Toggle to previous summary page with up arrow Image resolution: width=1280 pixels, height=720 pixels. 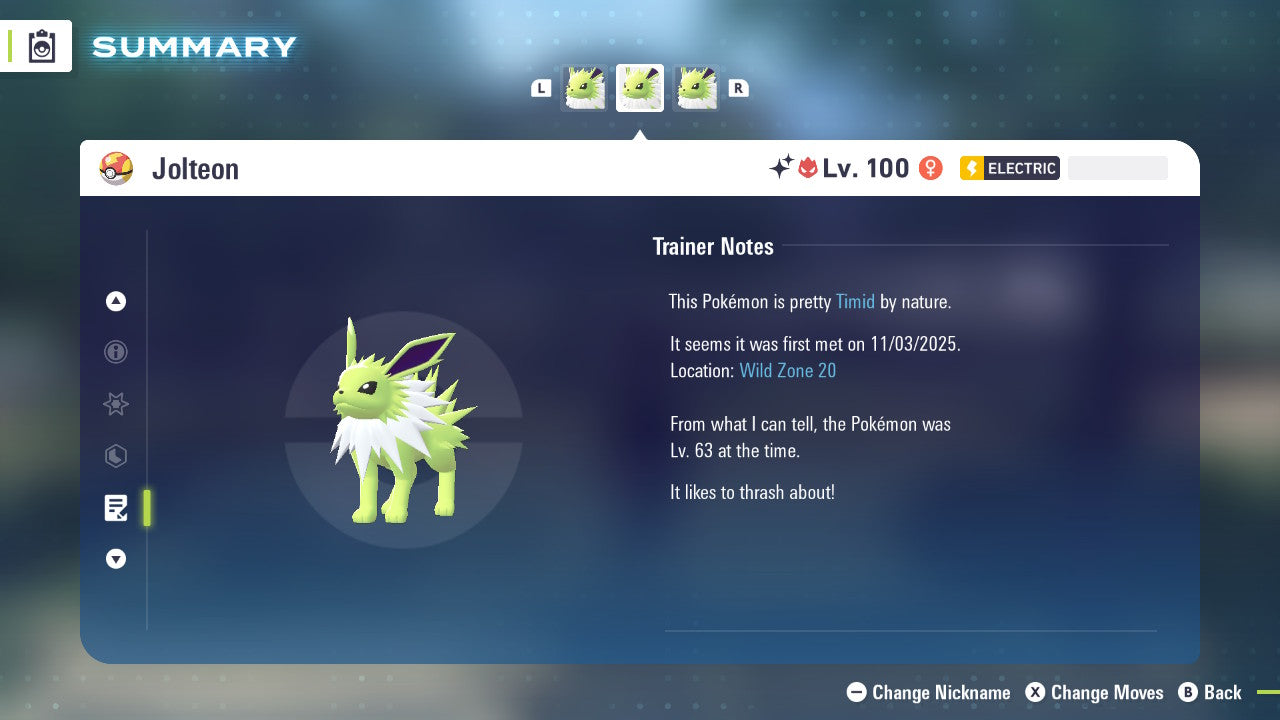click(x=115, y=300)
